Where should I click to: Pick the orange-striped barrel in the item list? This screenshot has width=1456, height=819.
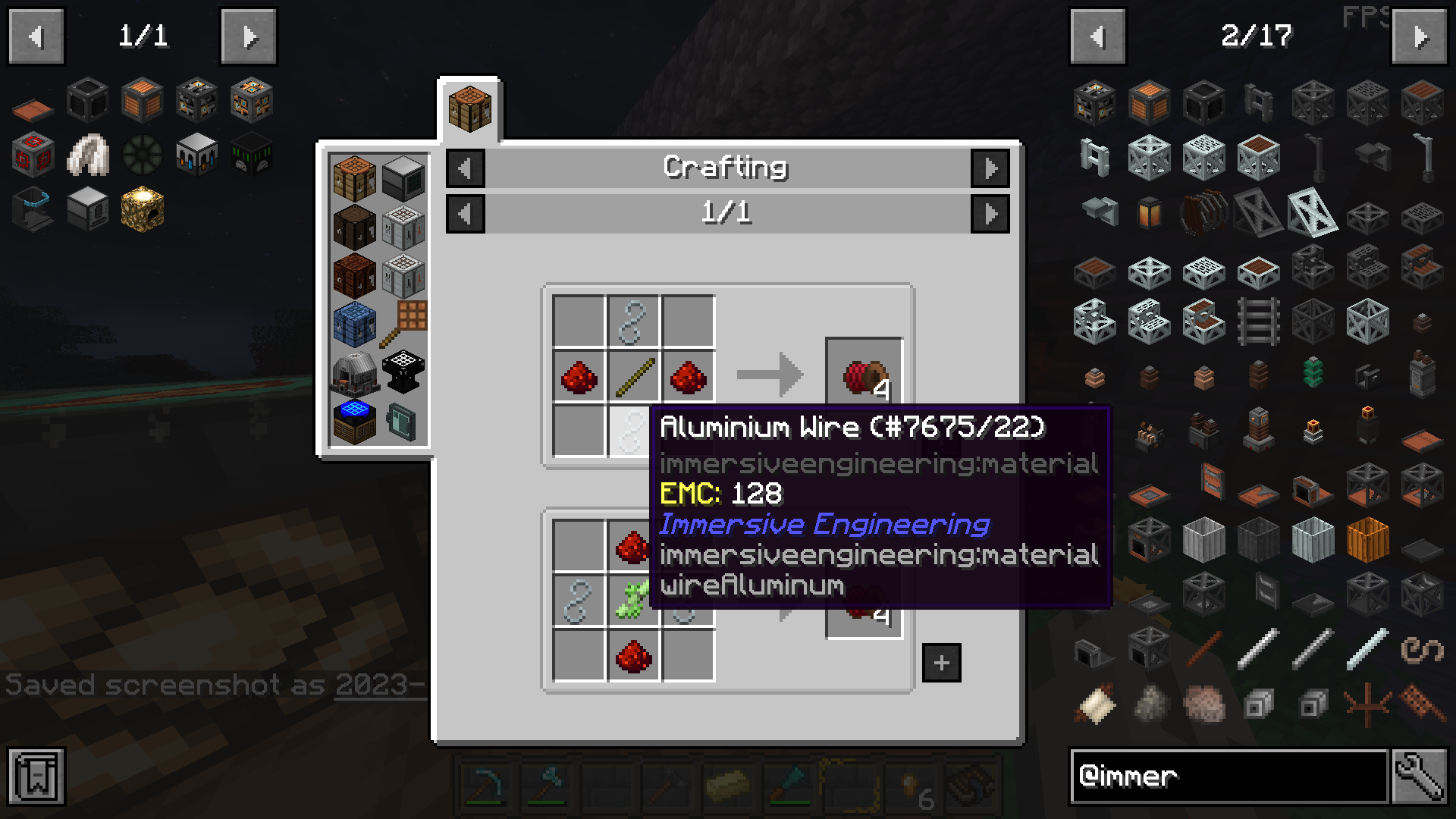point(1367,538)
